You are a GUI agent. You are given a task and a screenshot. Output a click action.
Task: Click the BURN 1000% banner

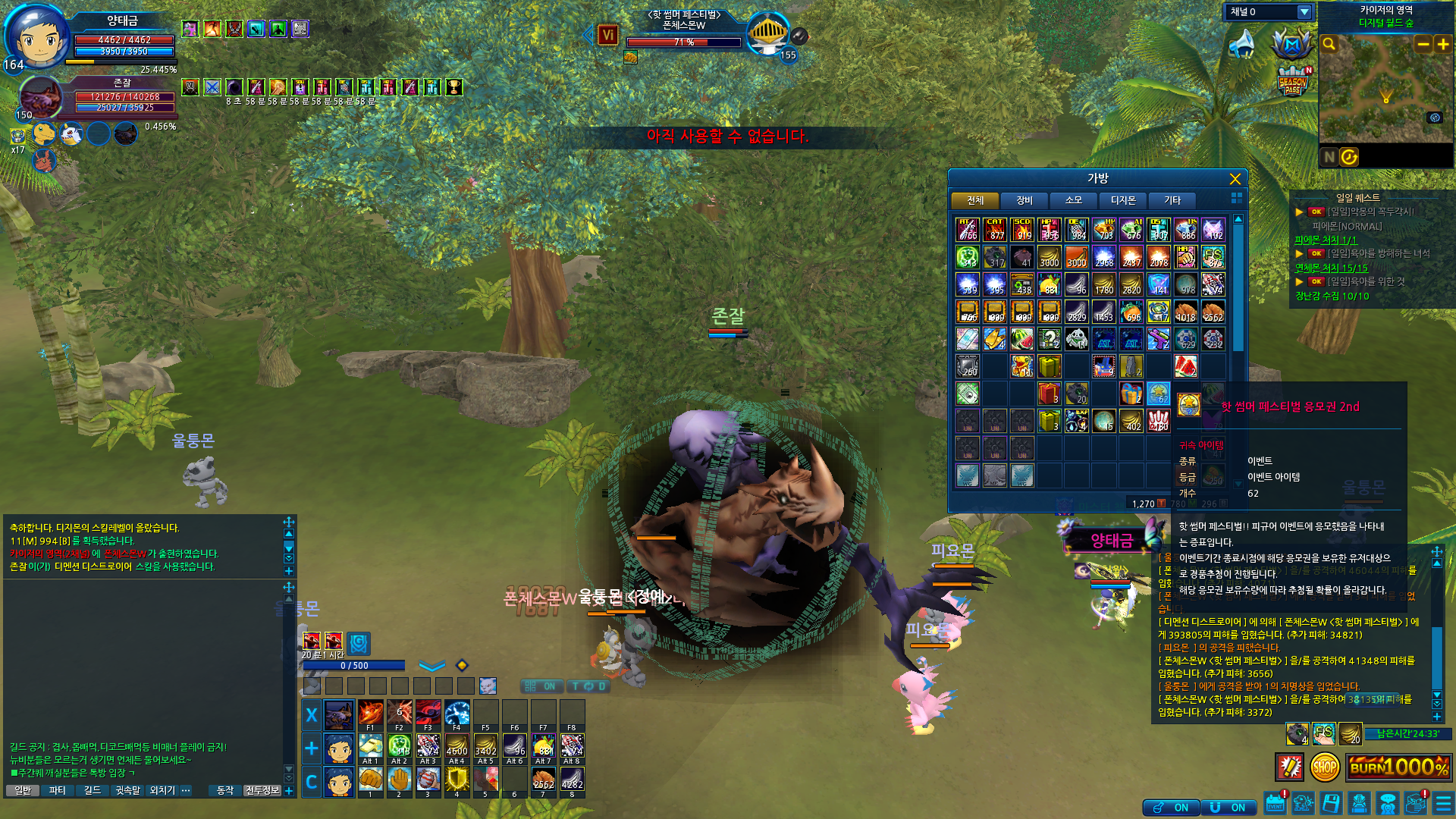click(x=1398, y=767)
